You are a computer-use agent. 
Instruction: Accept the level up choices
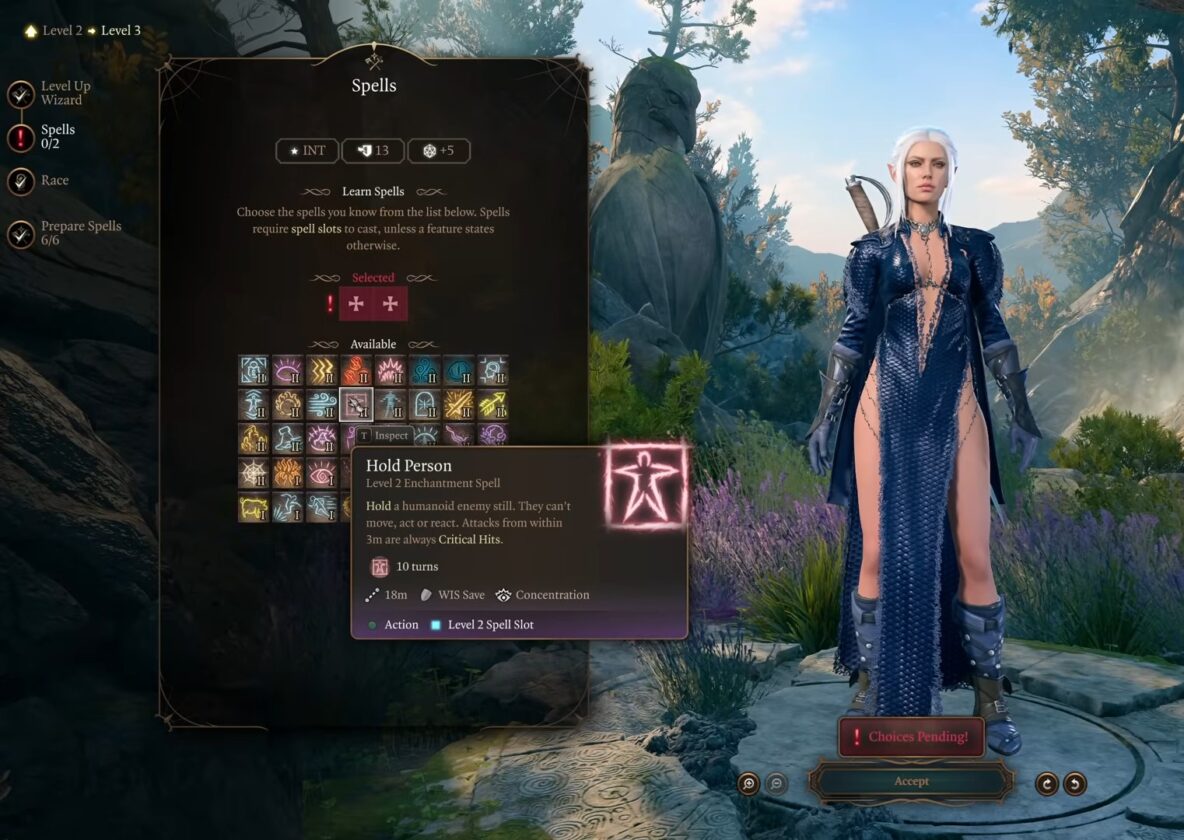point(911,782)
